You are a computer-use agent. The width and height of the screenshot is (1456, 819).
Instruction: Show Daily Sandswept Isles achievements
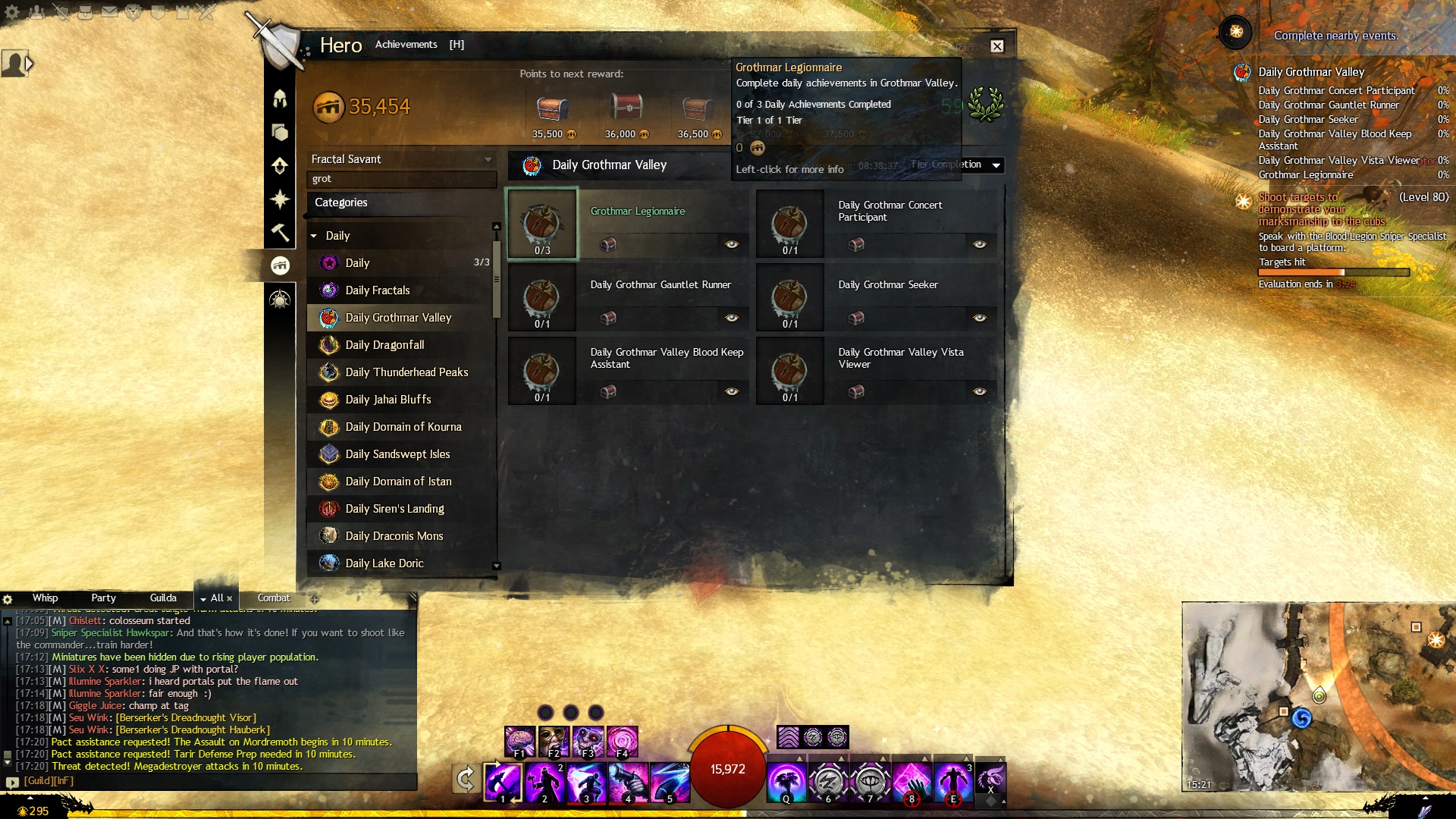pyautogui.click(x=397, y=454)
